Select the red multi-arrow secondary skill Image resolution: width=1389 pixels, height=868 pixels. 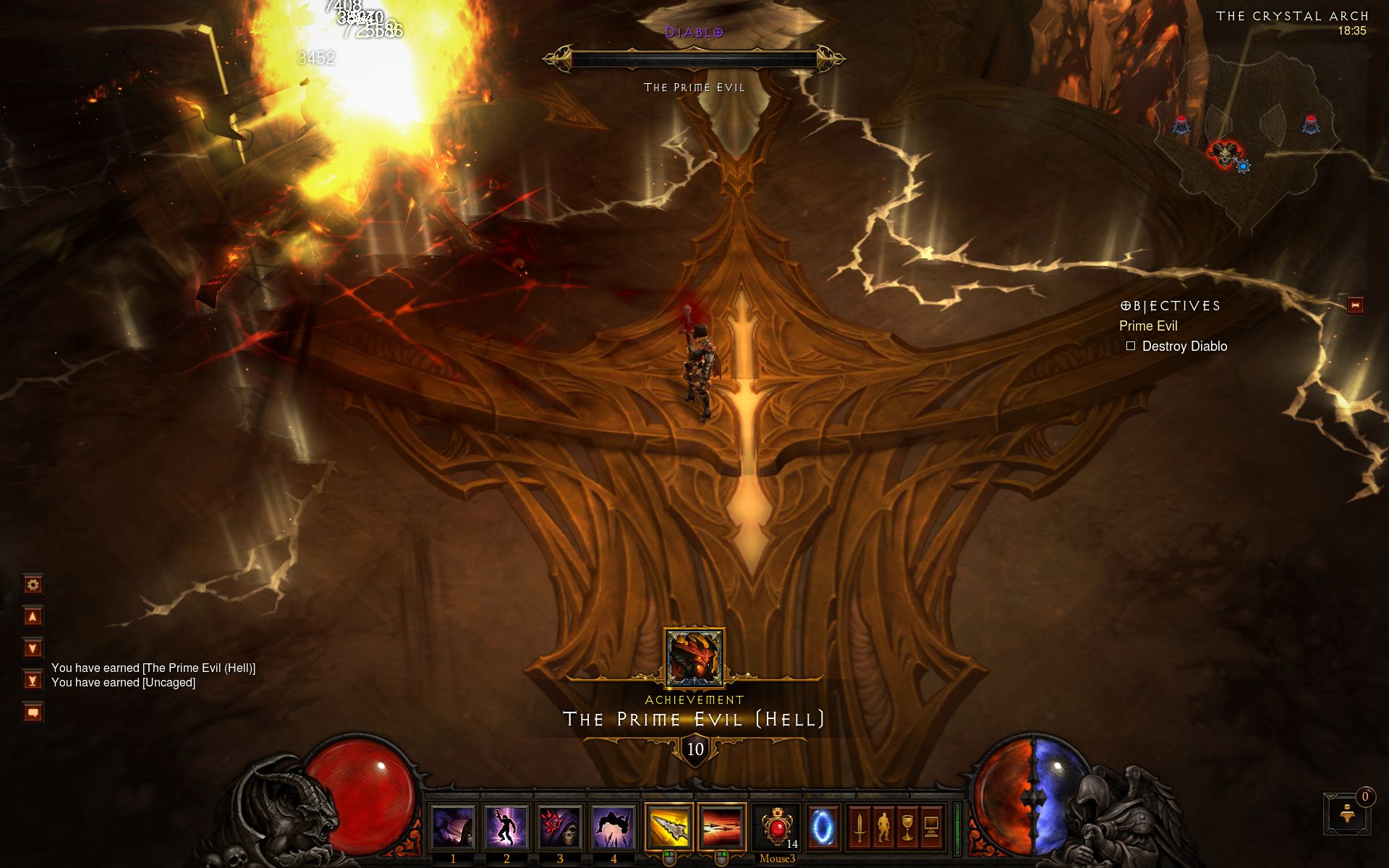722,827
